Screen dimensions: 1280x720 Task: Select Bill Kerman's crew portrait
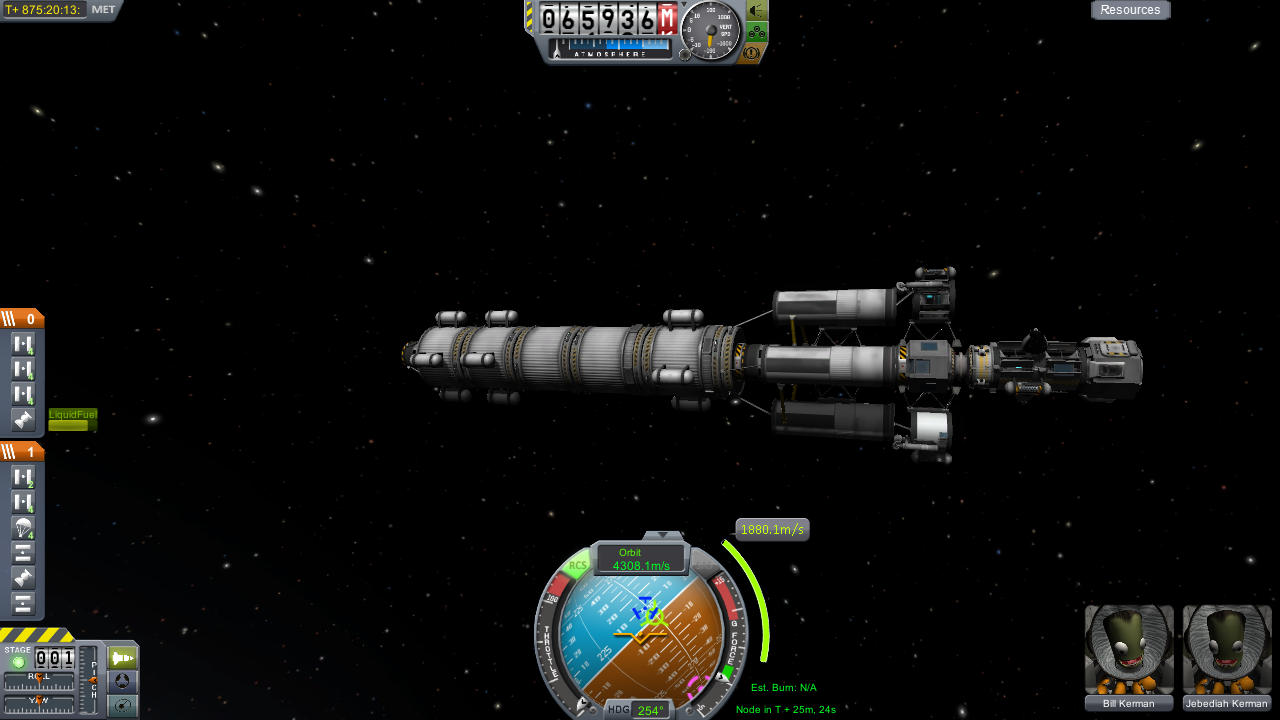pyautogui.click(x=1129, y=650)
